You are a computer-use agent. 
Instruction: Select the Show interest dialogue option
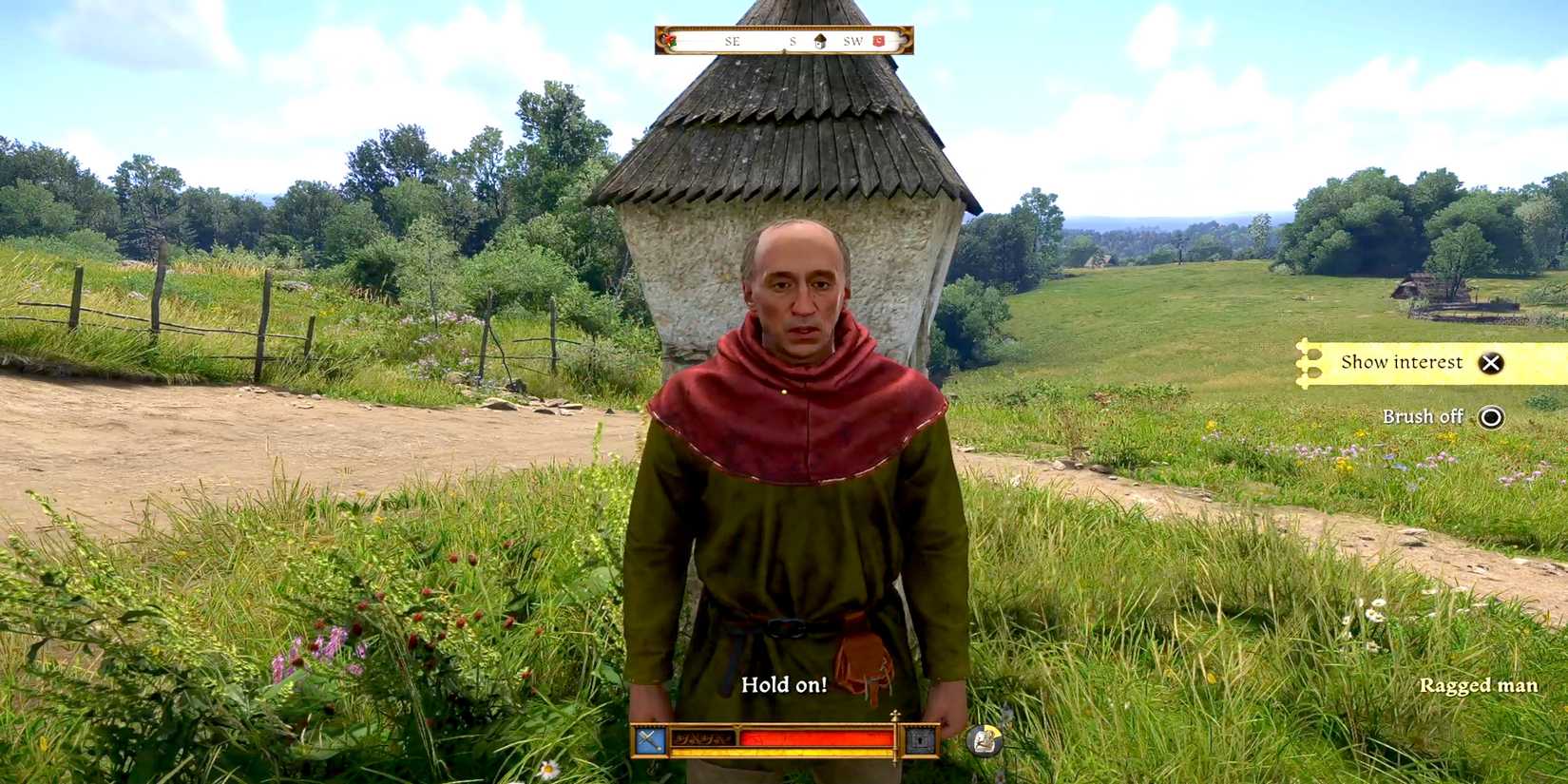coord(1401,362)
